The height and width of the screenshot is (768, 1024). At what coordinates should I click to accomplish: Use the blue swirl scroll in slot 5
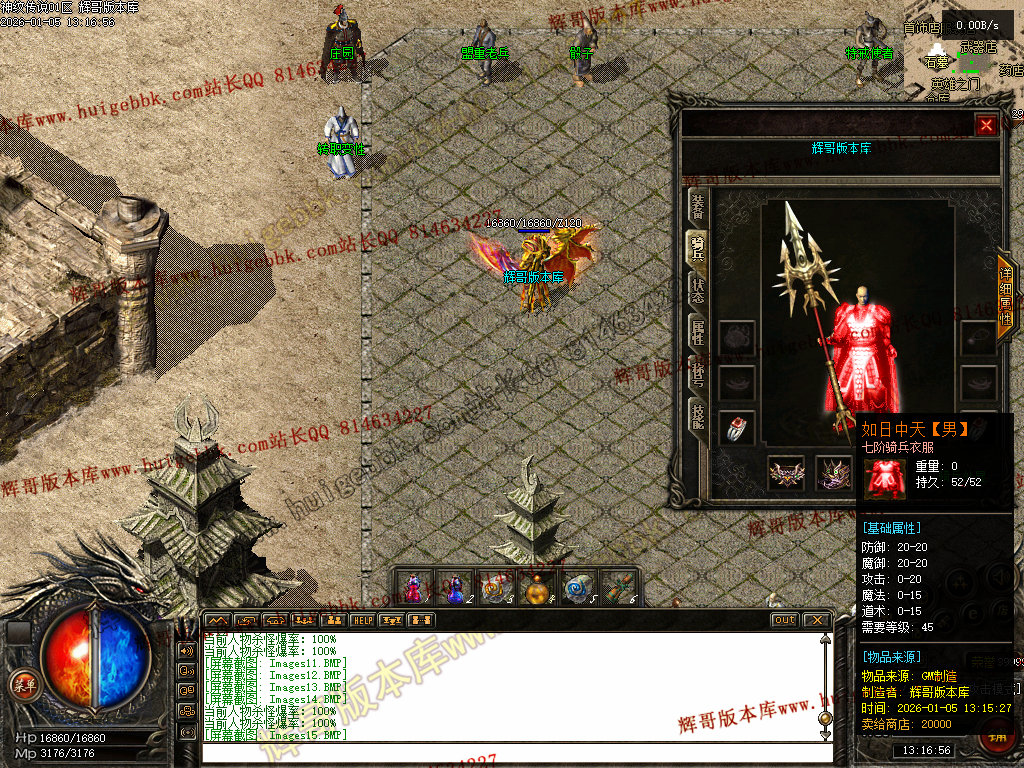coord(579,587)
